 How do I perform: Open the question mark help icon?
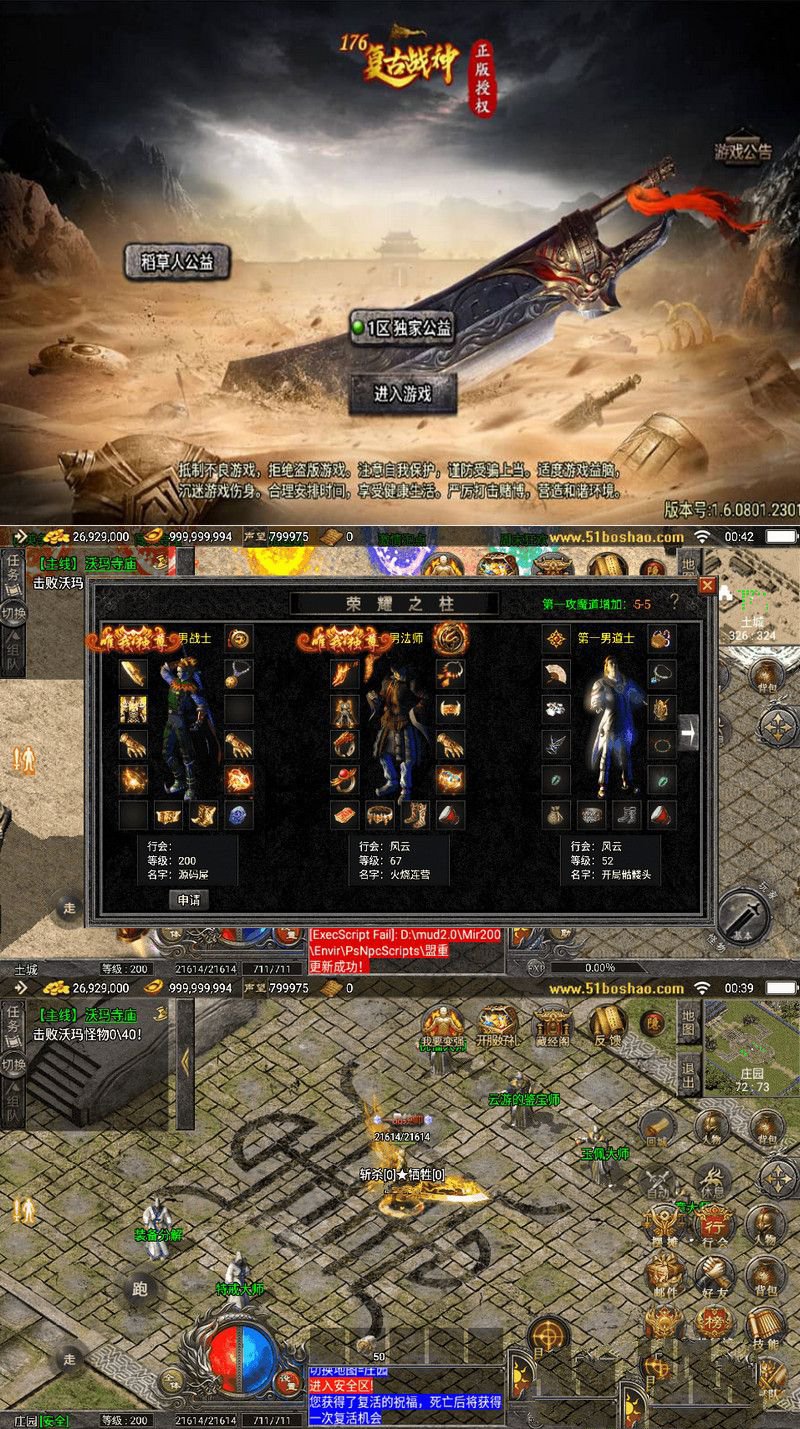674,601
